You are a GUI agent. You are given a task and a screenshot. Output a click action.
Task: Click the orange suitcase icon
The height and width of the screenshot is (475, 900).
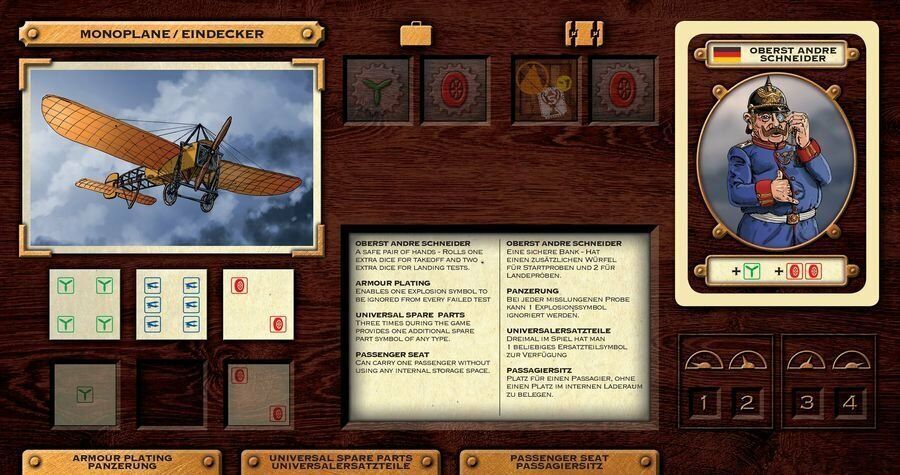(416, 34)
